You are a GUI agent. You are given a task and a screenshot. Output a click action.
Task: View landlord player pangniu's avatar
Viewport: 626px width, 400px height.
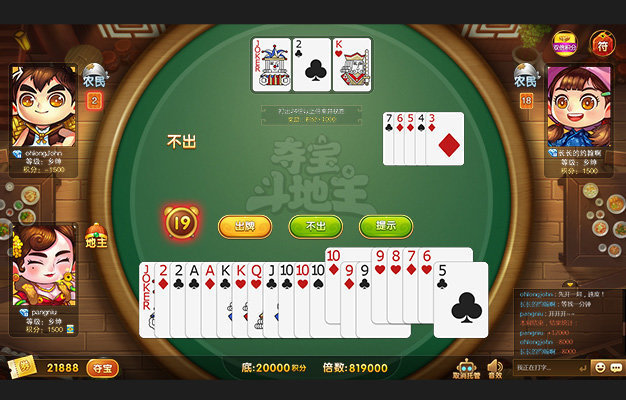(x=44, y=265)
